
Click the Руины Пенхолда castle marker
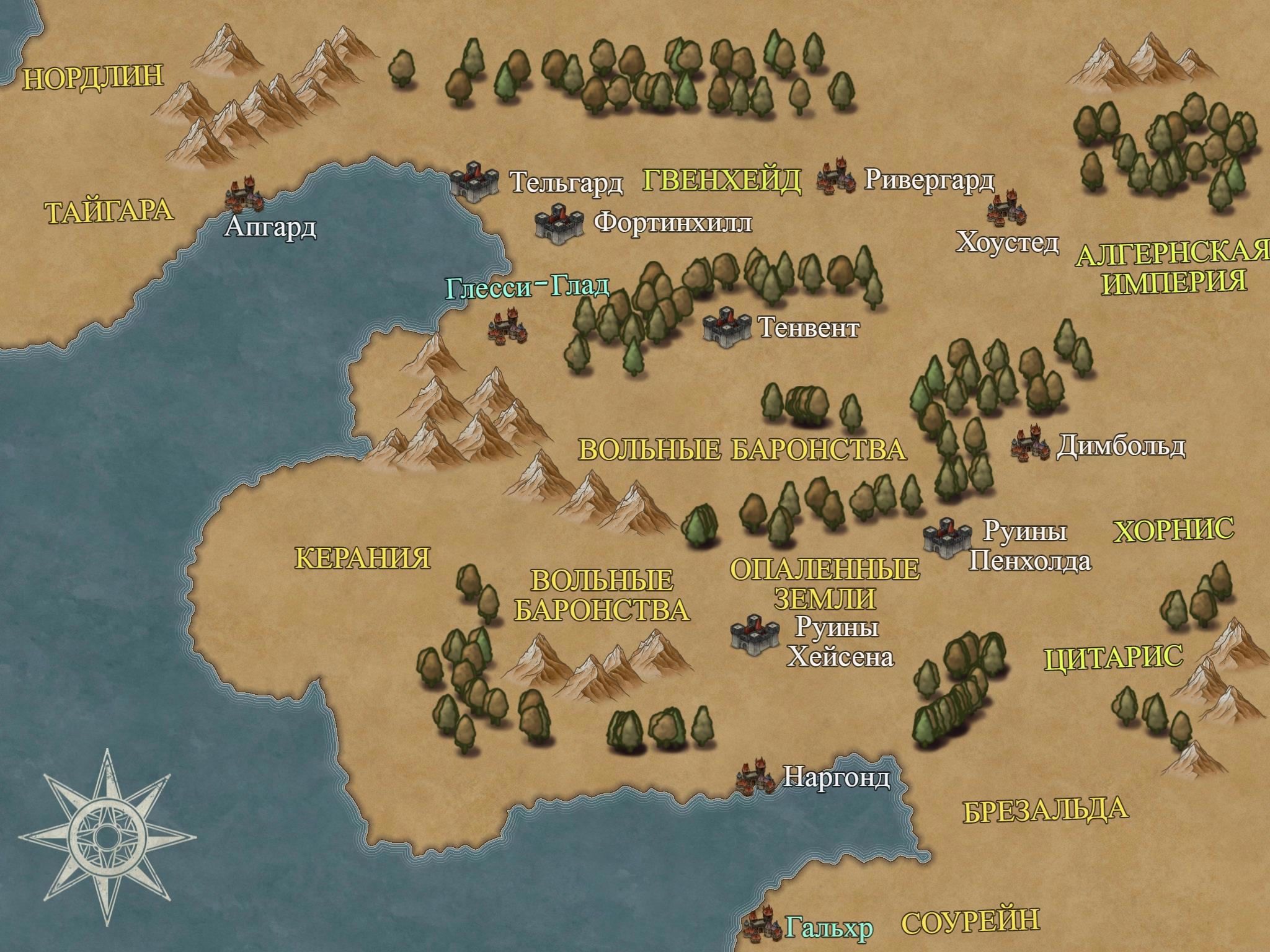click(x=947, y=537)
